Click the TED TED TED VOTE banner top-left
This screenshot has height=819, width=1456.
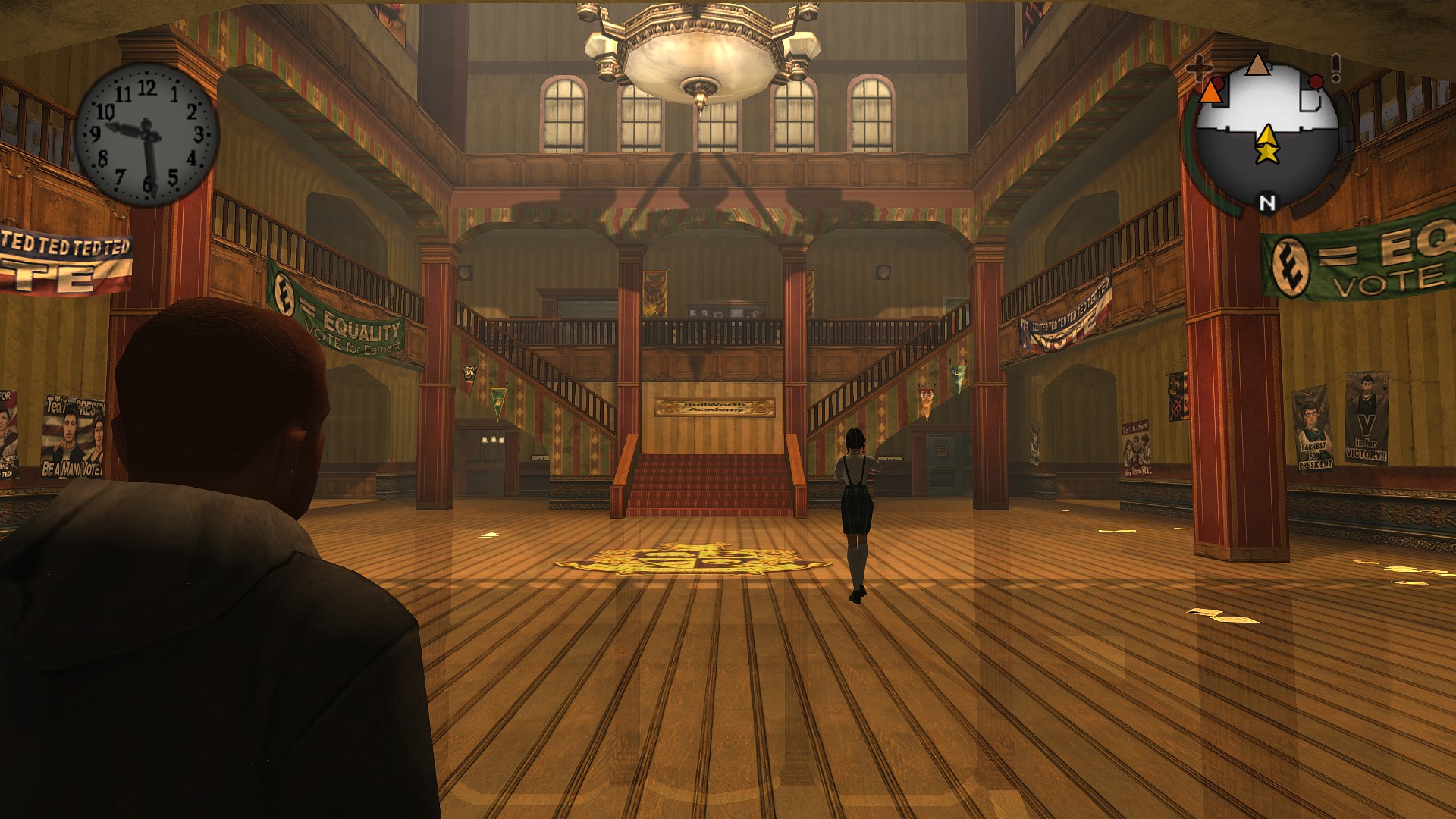57,258
